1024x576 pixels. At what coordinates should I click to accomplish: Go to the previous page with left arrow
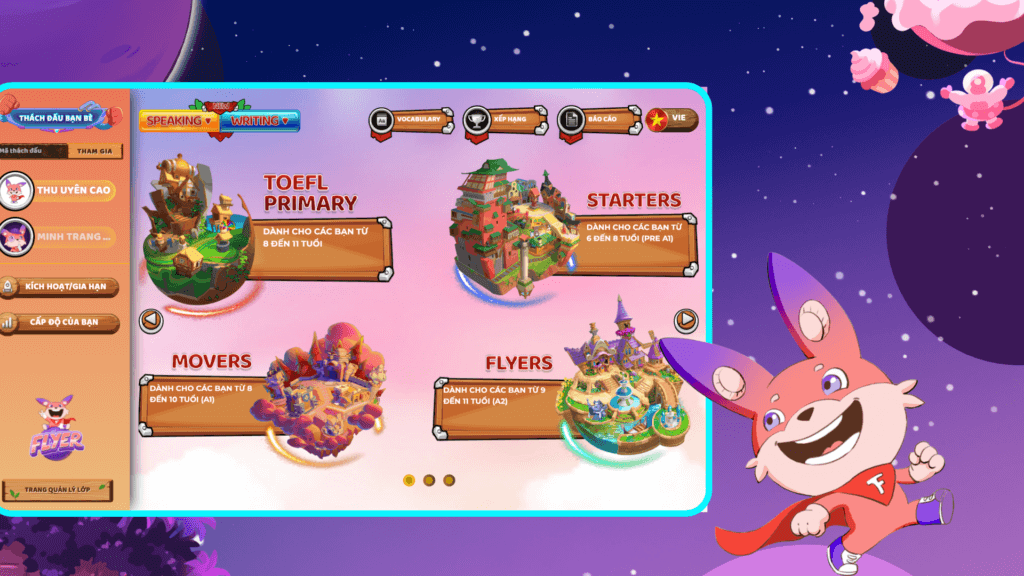pyautogui.click(x=151, y=321)
